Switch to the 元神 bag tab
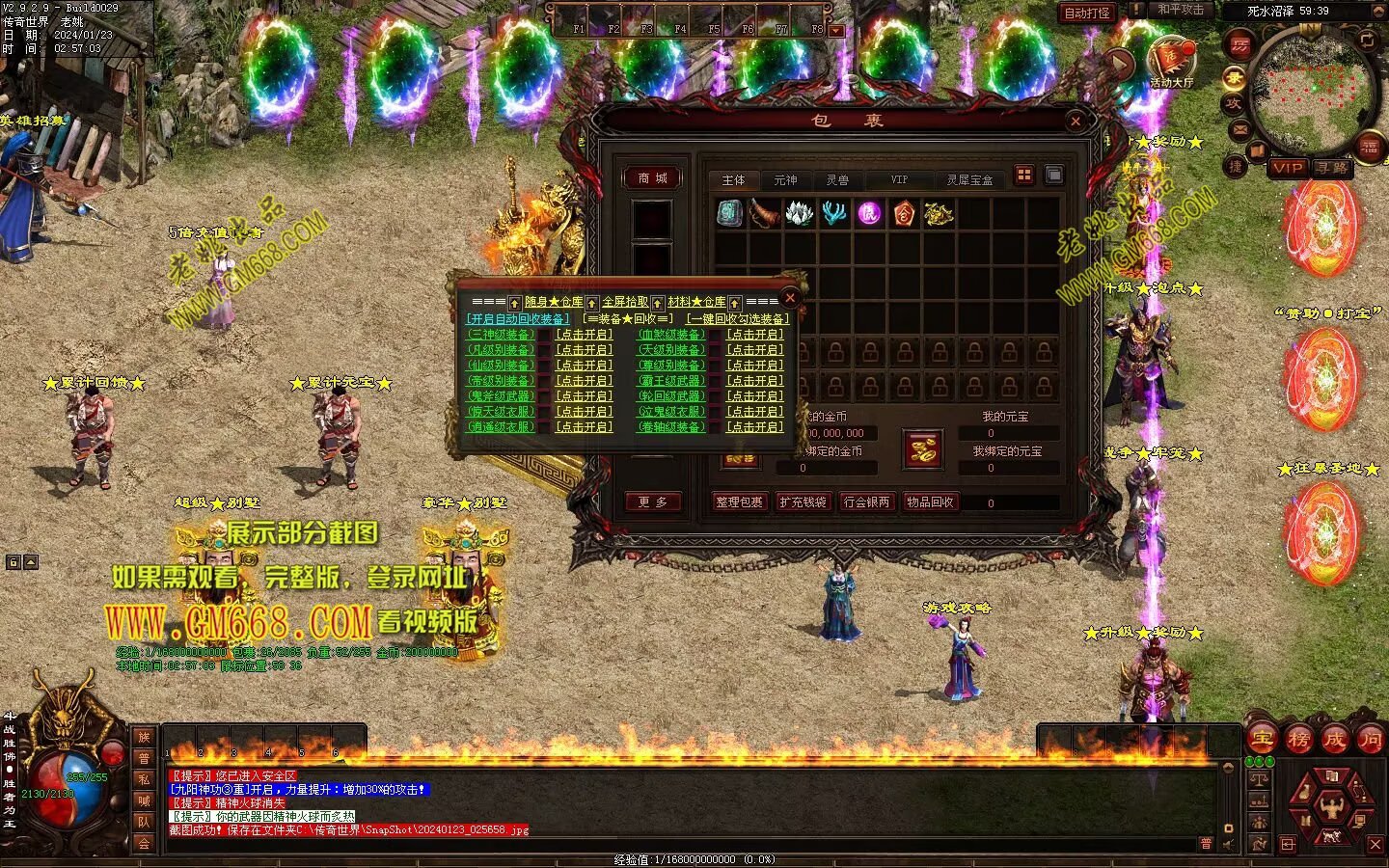1389x868 pixels. pyautogui.click(x=785, y=180)
